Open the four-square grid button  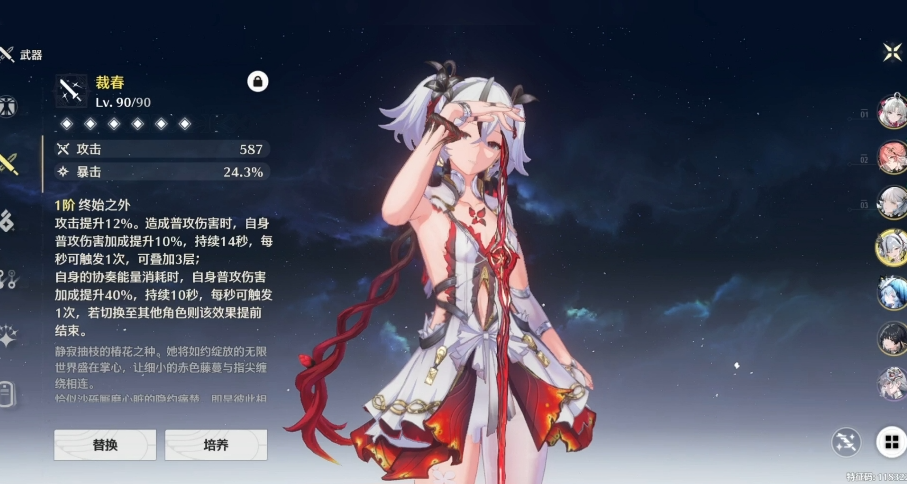[x=889, y=441]
